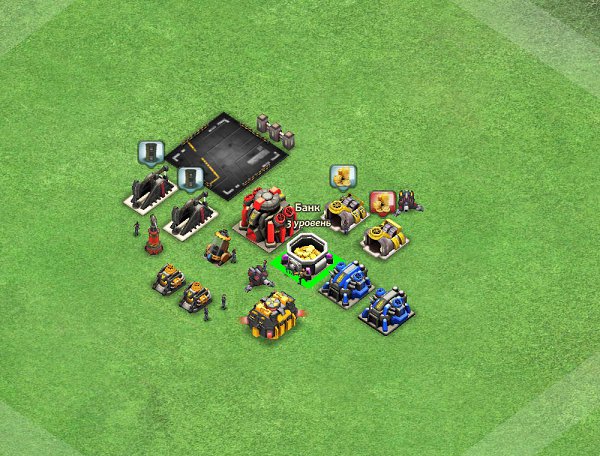Tap the red full-storage gold bubble
600x456 pixels.
(381, 203)
